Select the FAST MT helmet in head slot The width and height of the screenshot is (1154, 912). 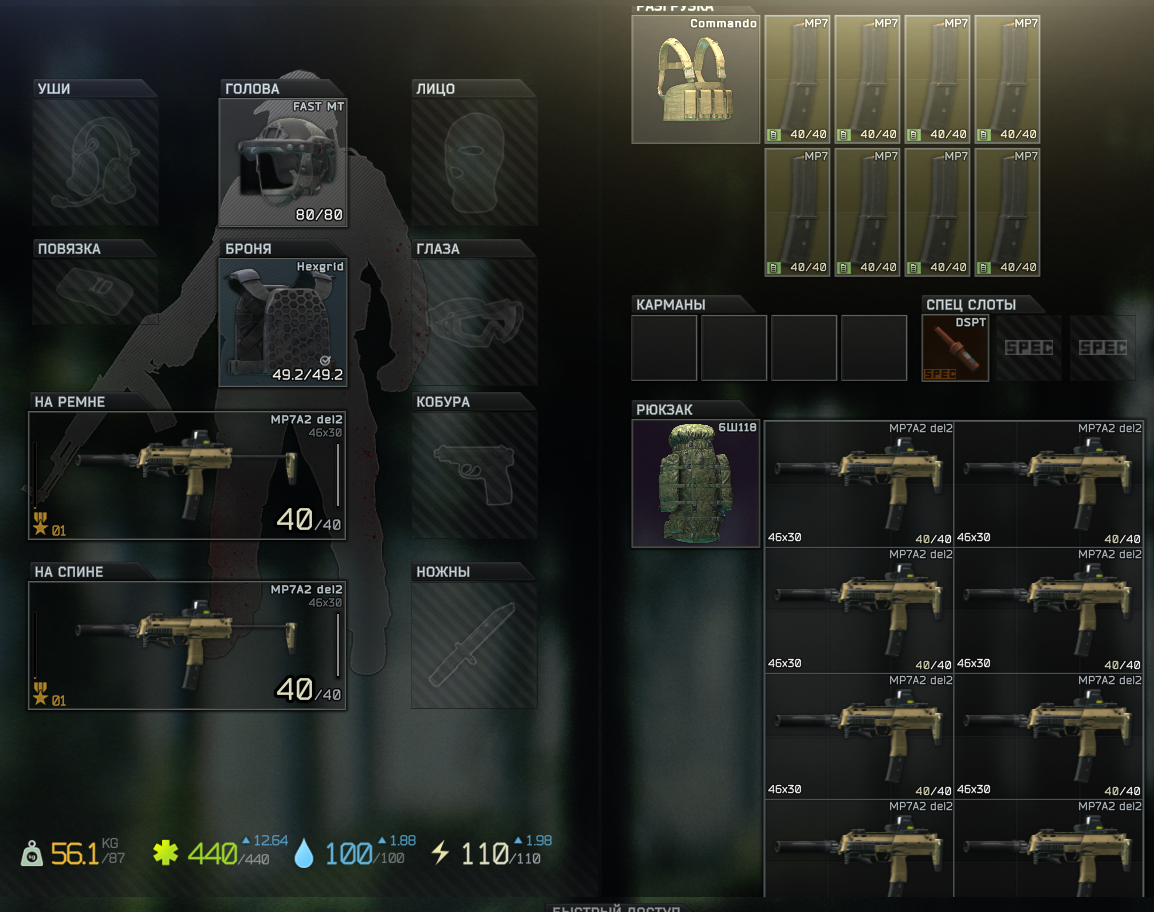tap(282, 162)
